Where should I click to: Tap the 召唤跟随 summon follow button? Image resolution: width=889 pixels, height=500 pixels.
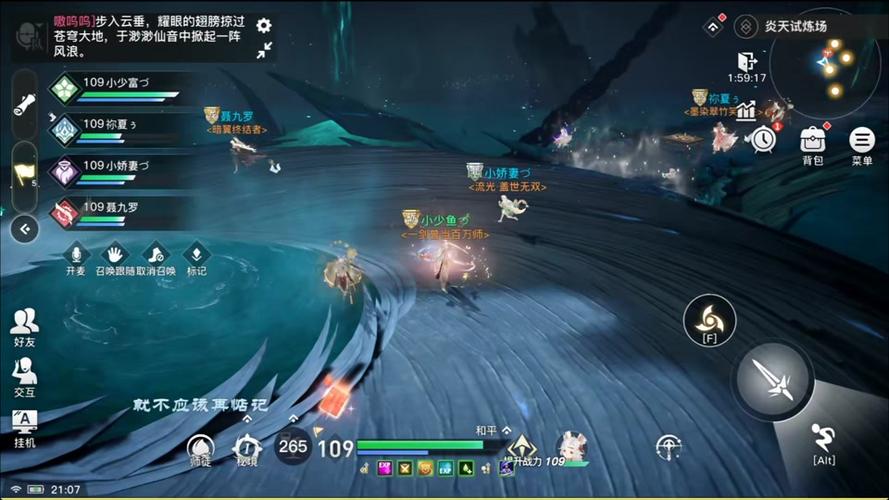point(115,257)
